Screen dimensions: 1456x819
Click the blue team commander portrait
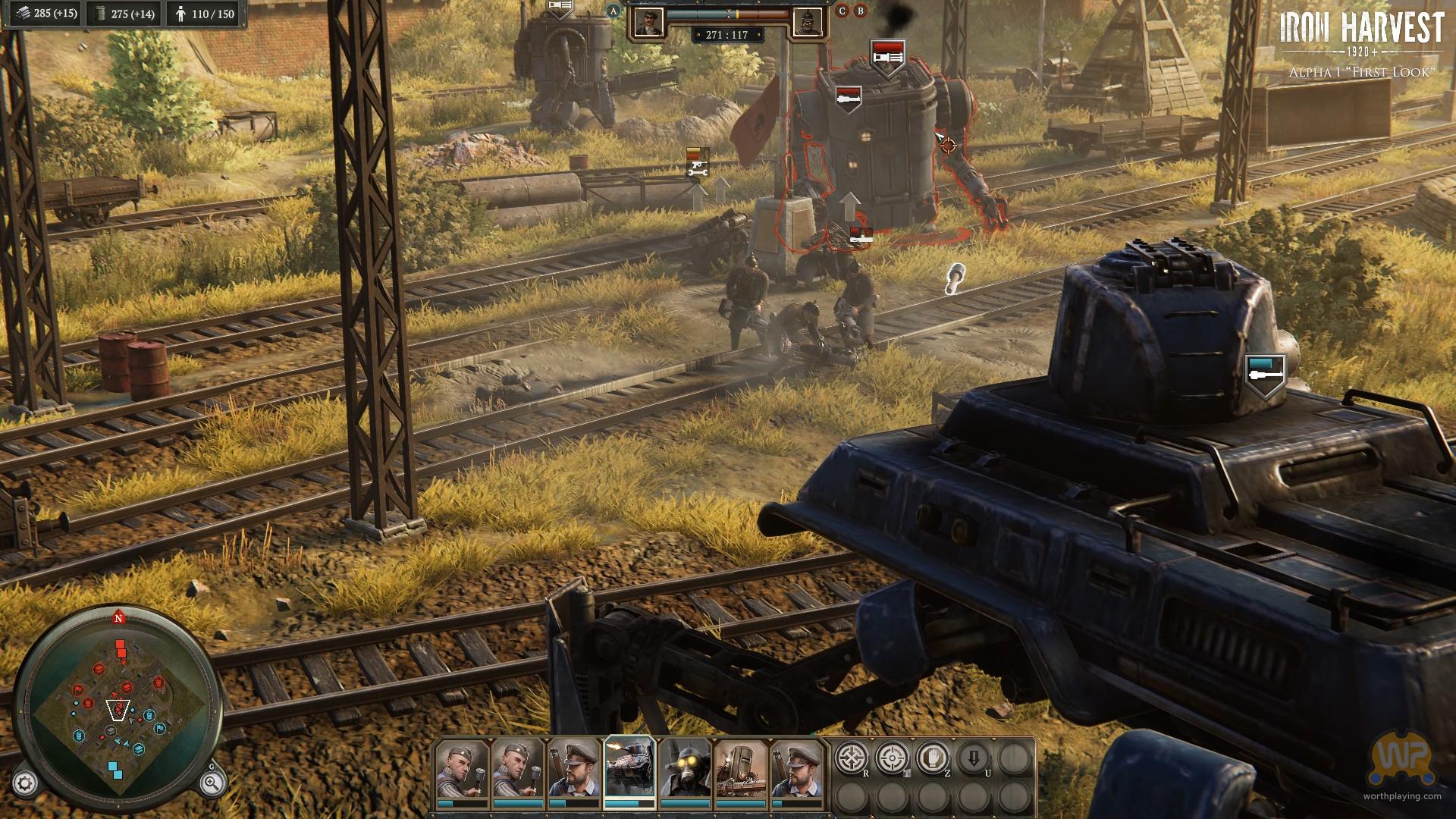[648, 23]
